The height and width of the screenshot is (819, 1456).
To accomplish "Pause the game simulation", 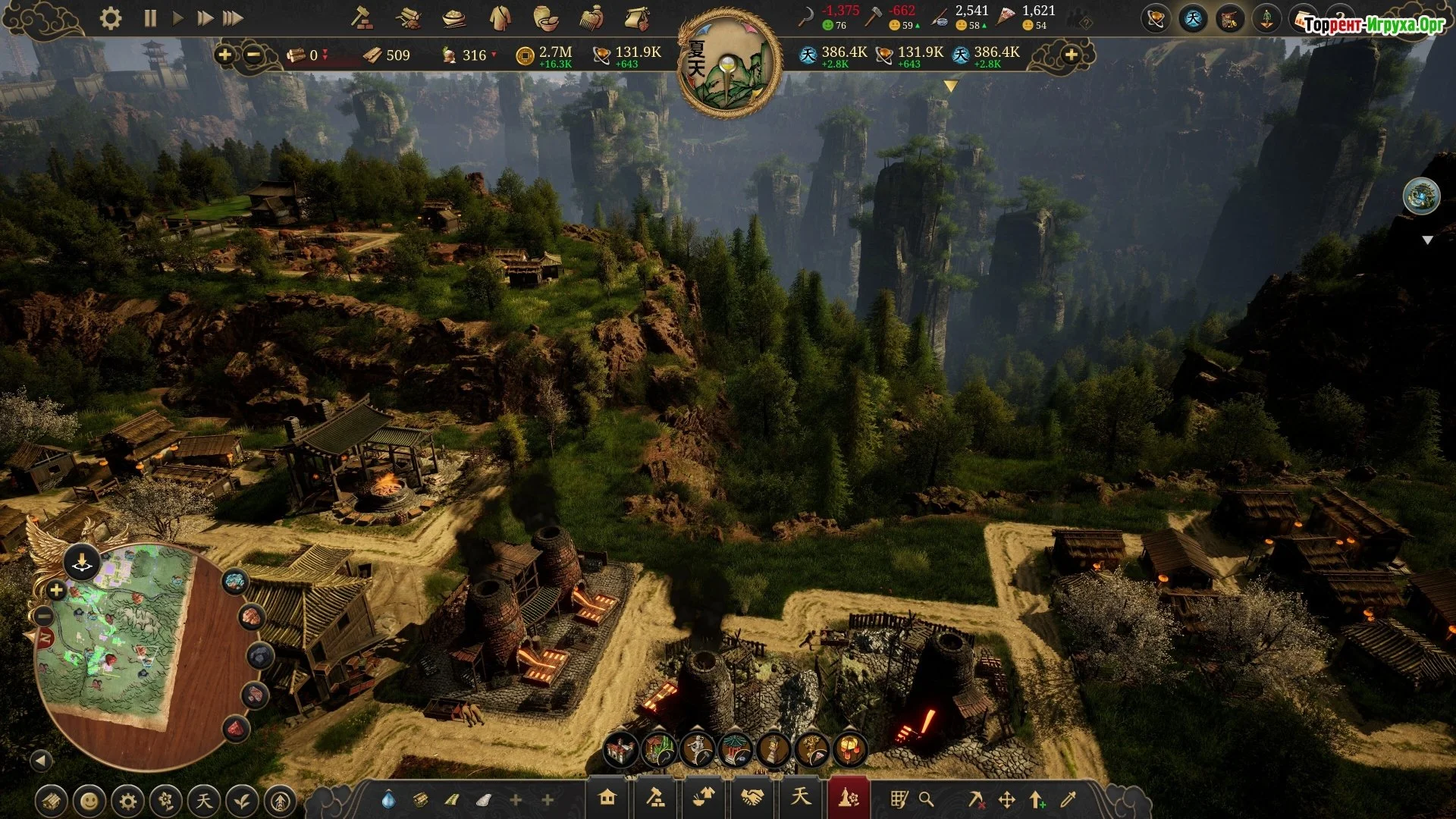I will point(150,18).
